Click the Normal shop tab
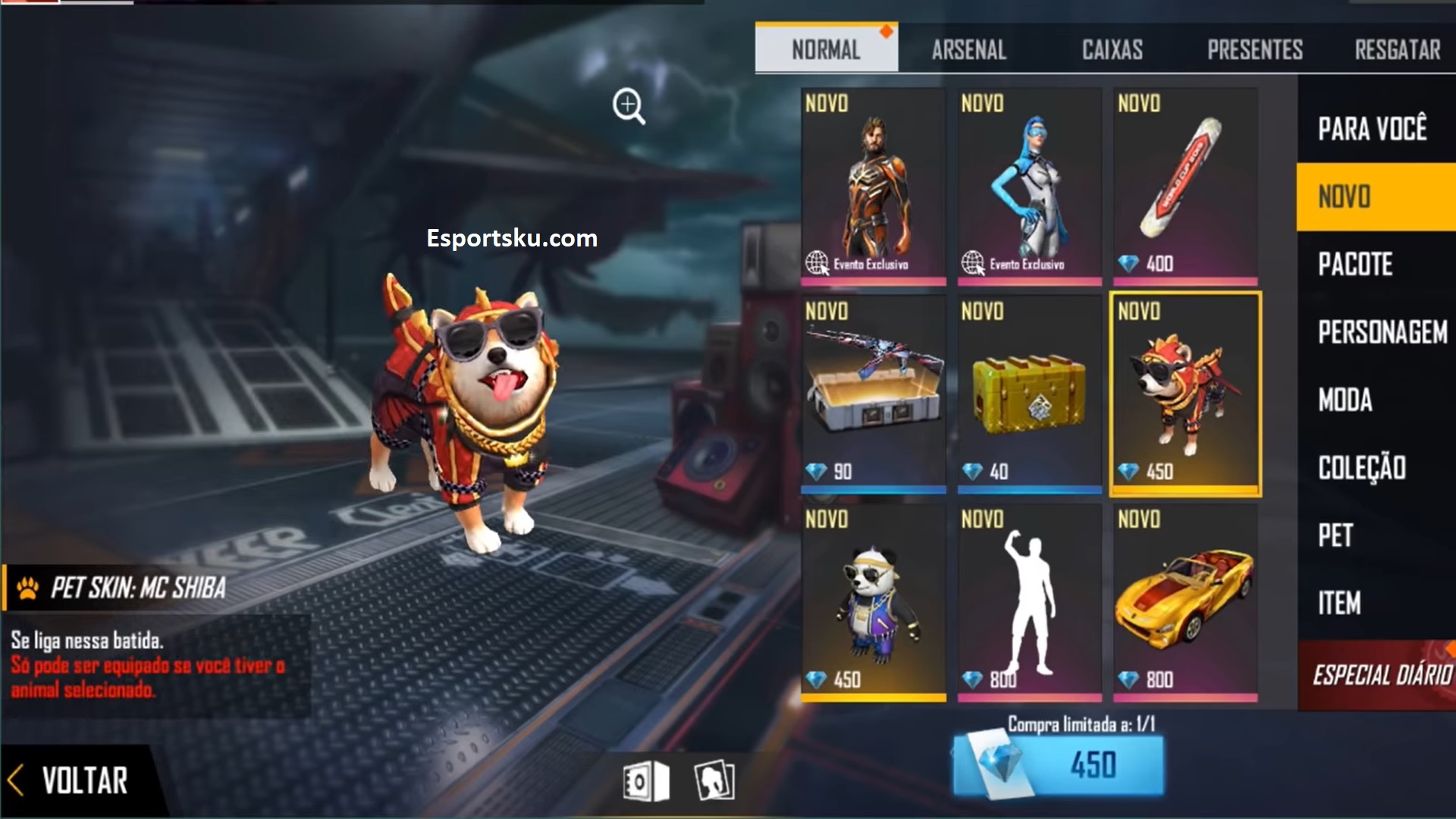This screenshot has height=819, width=1456. click(826, 50)
